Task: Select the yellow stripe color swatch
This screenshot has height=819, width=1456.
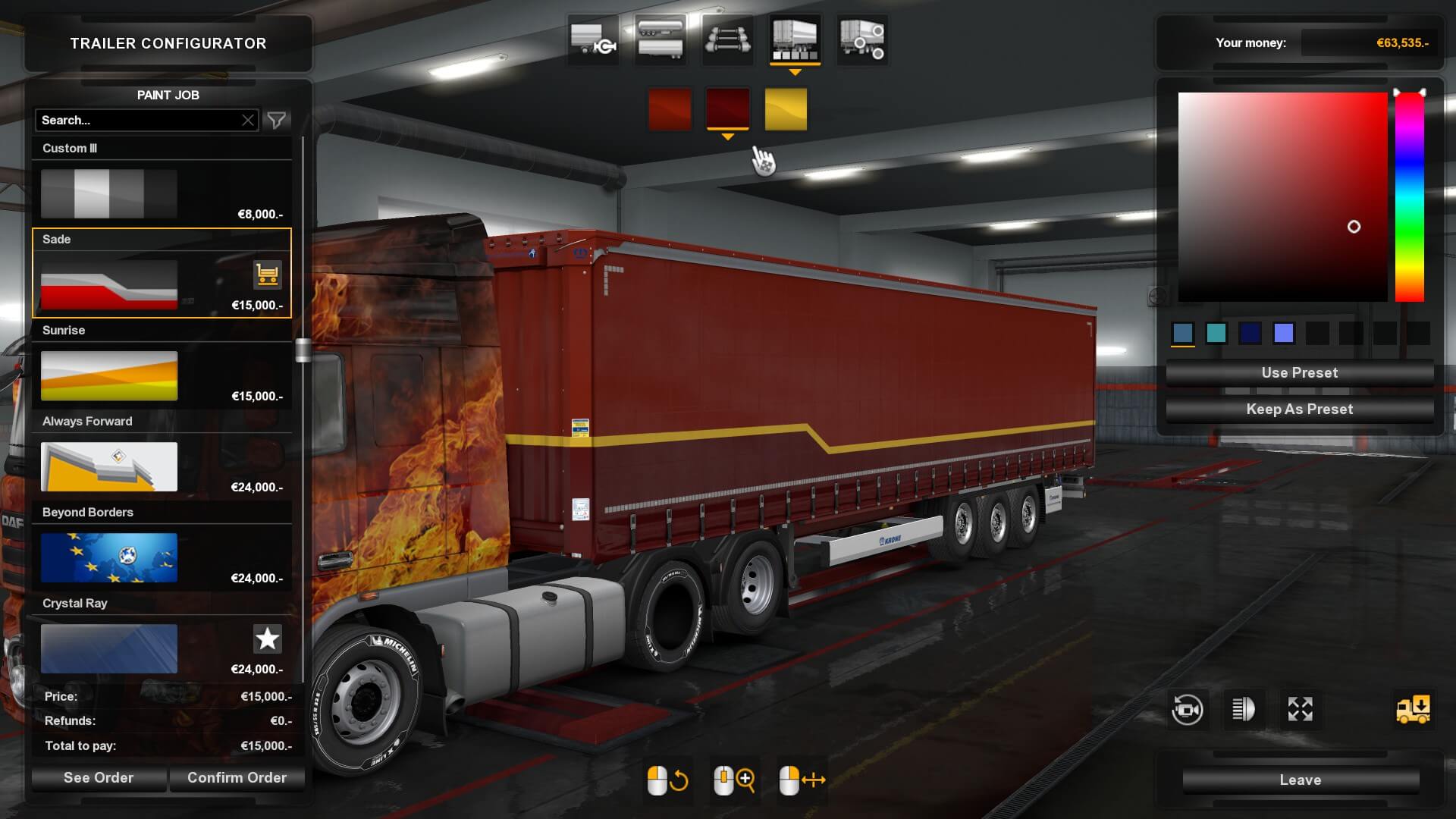Action: click(x=786, y=109)
